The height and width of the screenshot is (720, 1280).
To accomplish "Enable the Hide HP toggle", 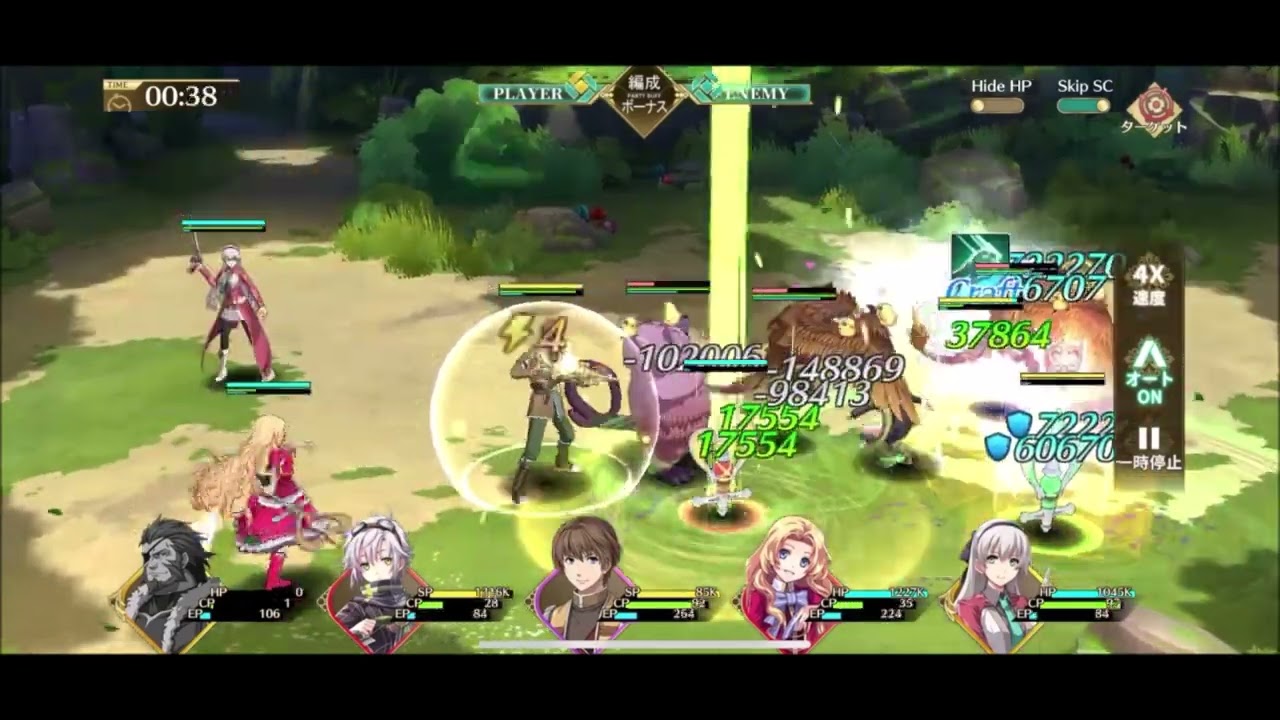I will click(x=996, y=102).
